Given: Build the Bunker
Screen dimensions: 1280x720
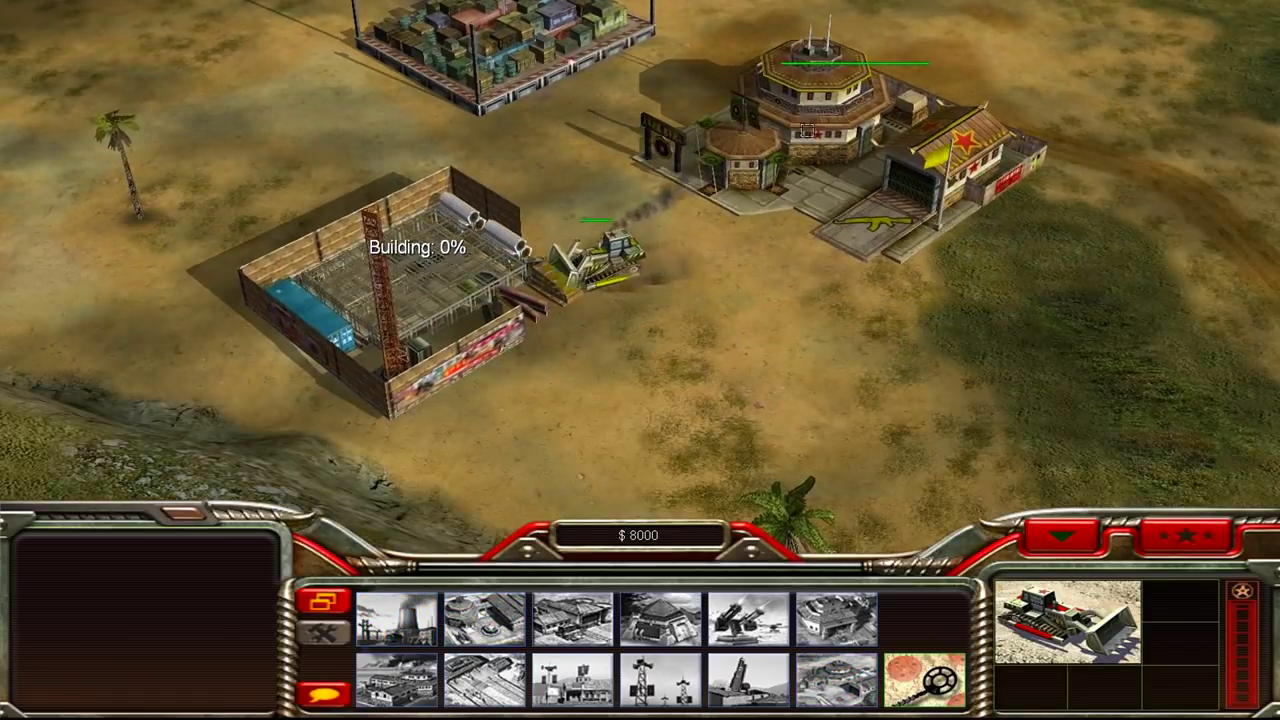Looking at the screenshot, I should click(x=659, y=618).
